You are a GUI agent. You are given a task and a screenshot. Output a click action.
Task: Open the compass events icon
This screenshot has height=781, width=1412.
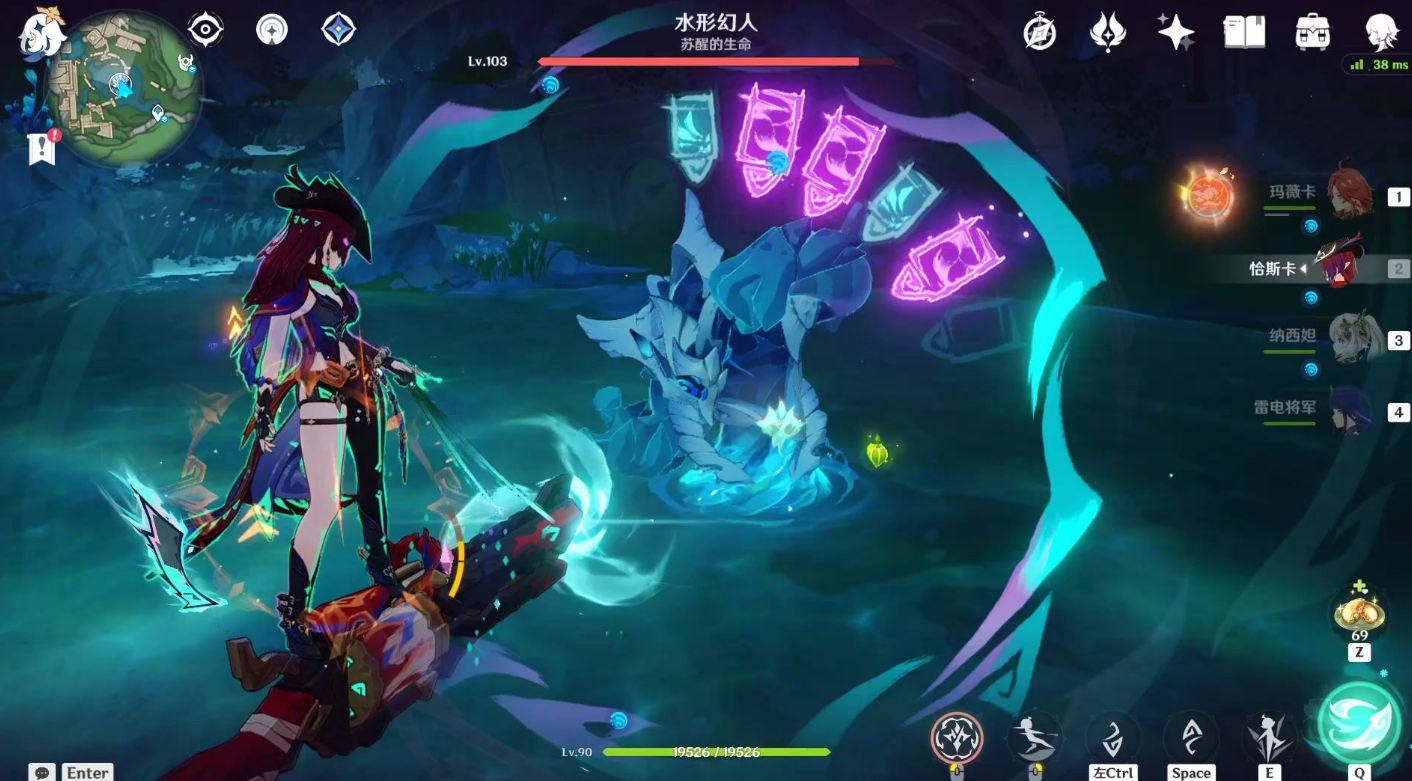(1040, 32)
